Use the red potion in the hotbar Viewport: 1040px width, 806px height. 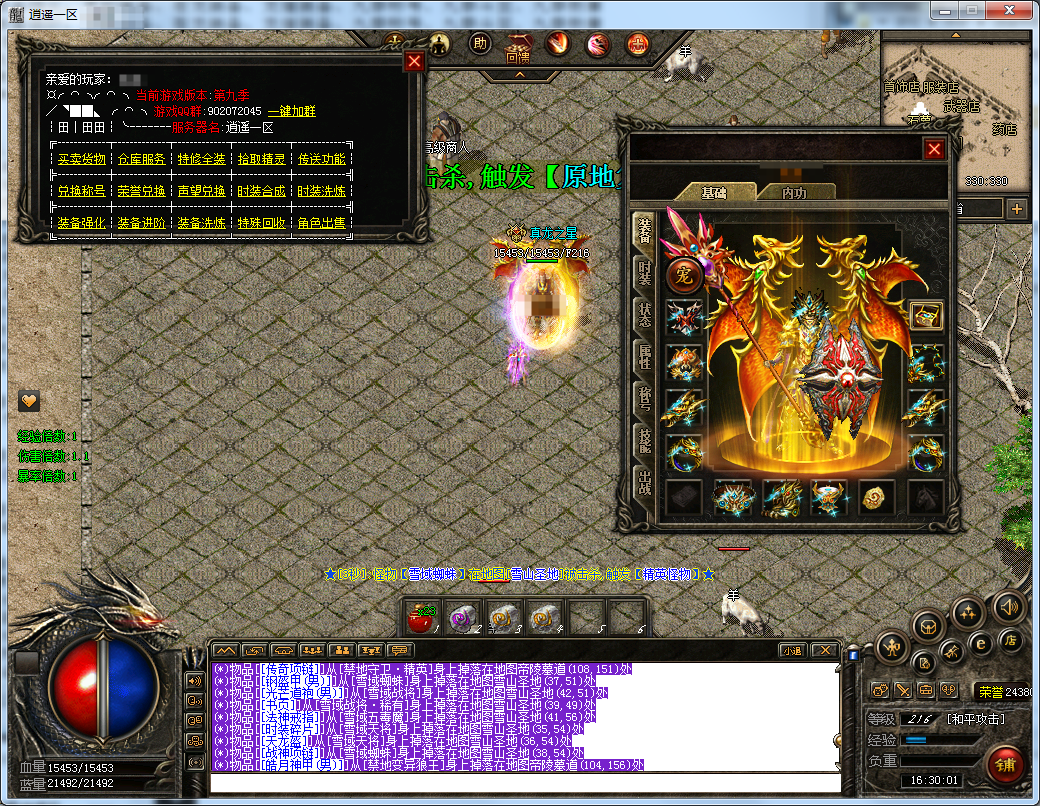point(422,619)
